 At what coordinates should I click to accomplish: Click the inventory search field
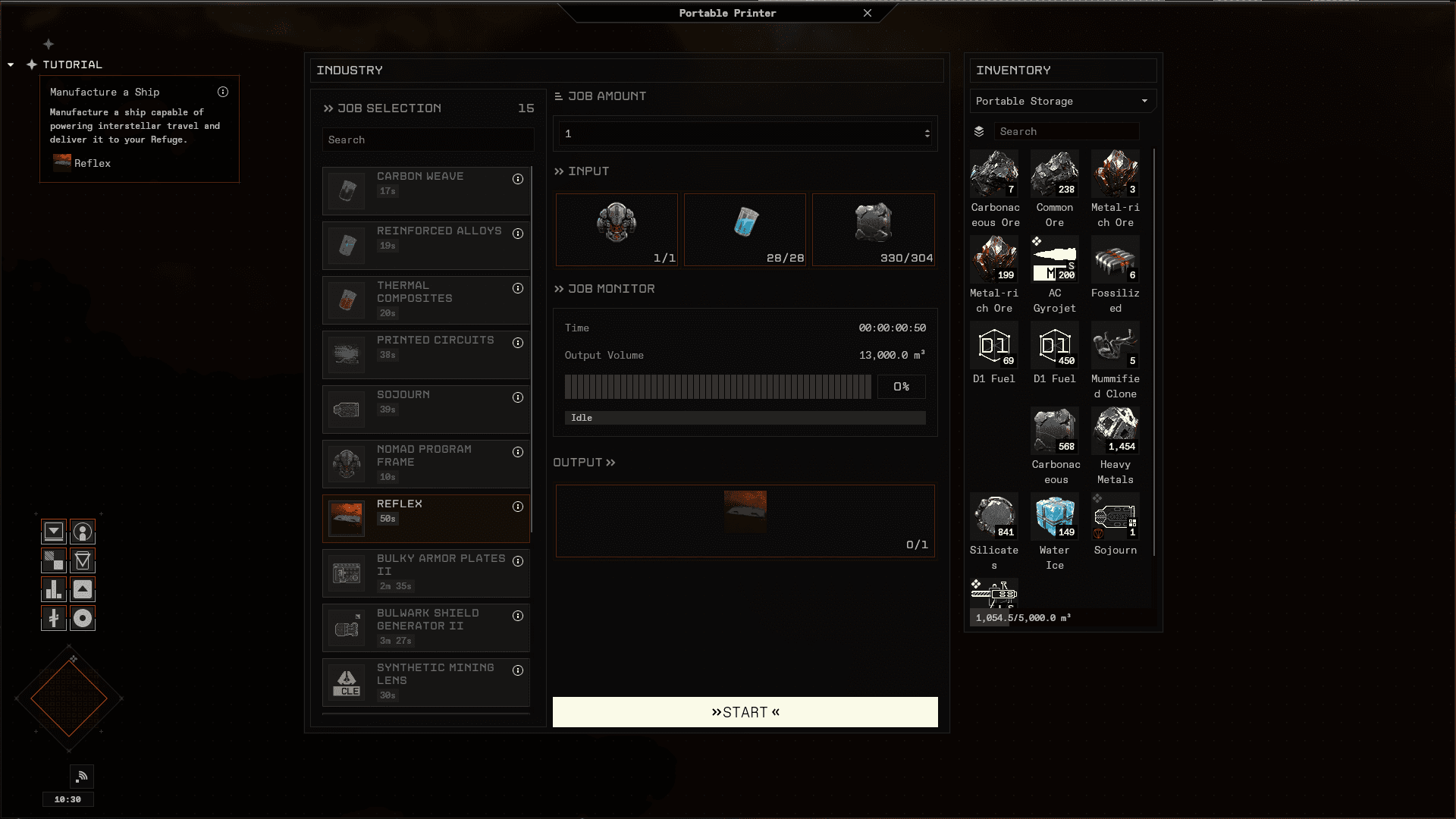[x=1066, y=131]
